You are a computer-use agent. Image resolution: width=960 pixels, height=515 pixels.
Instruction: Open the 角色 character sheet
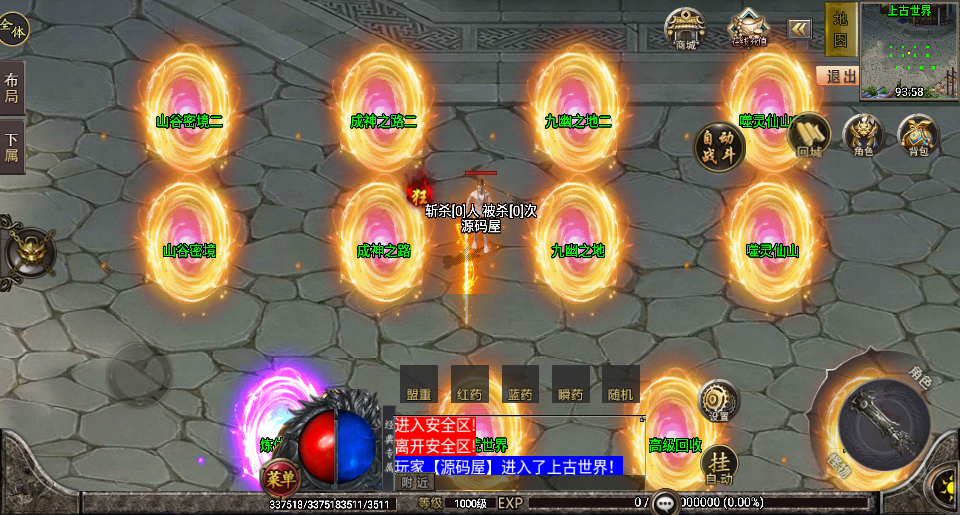(863, 135)
